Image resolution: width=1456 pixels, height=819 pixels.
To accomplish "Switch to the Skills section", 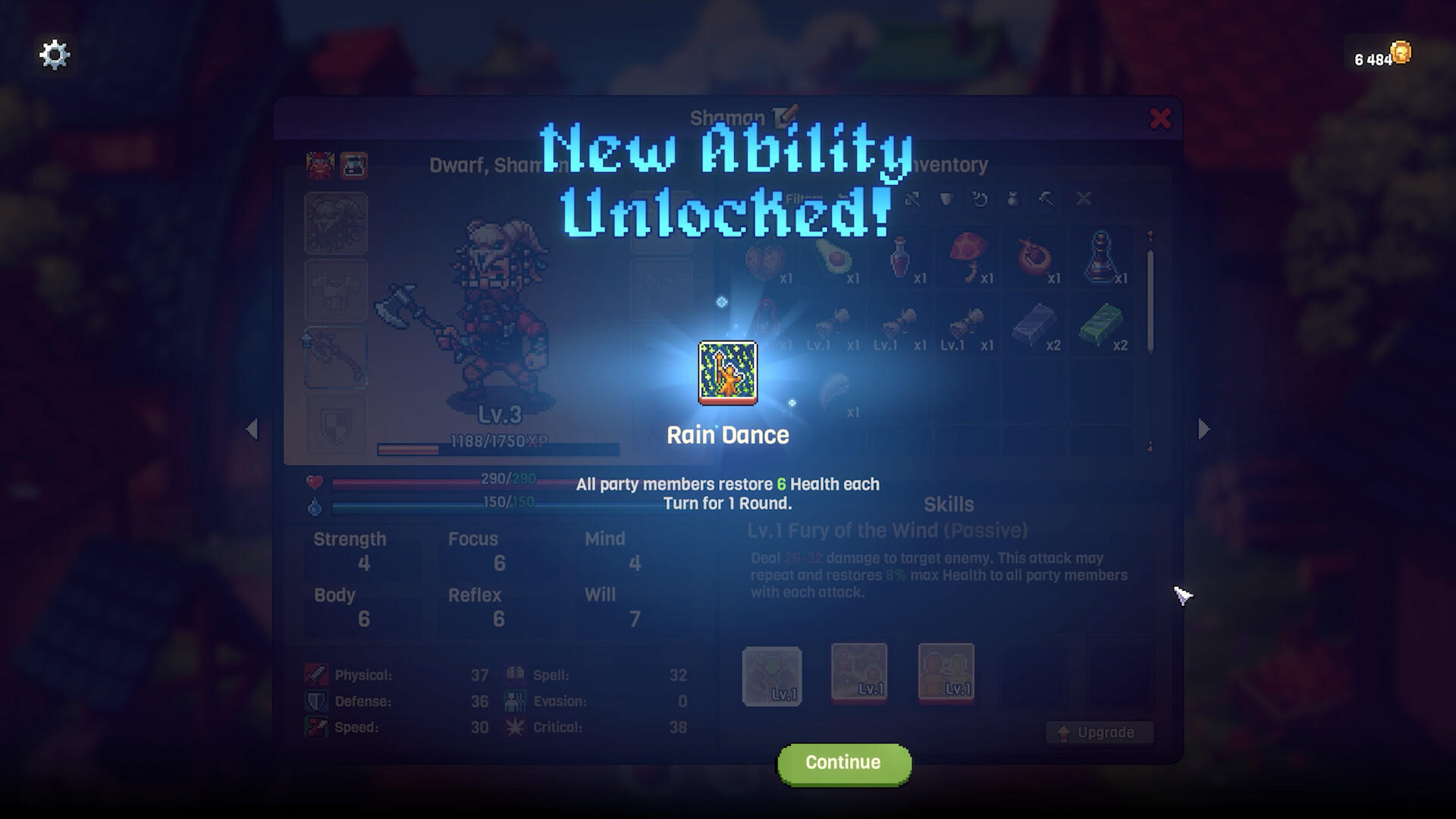I will click(x=949, y=504).
